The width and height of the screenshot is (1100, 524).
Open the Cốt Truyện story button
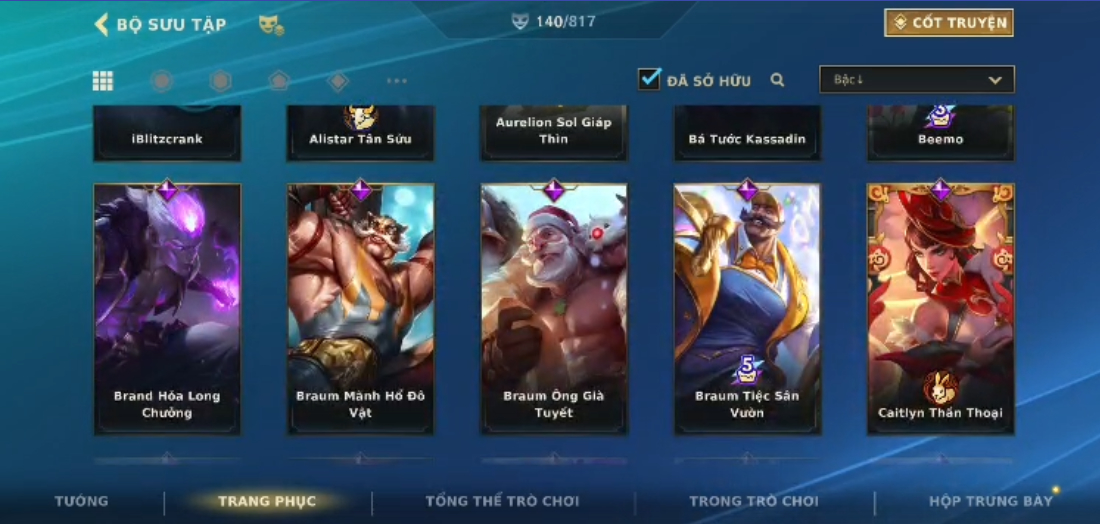tap(948, 23)
